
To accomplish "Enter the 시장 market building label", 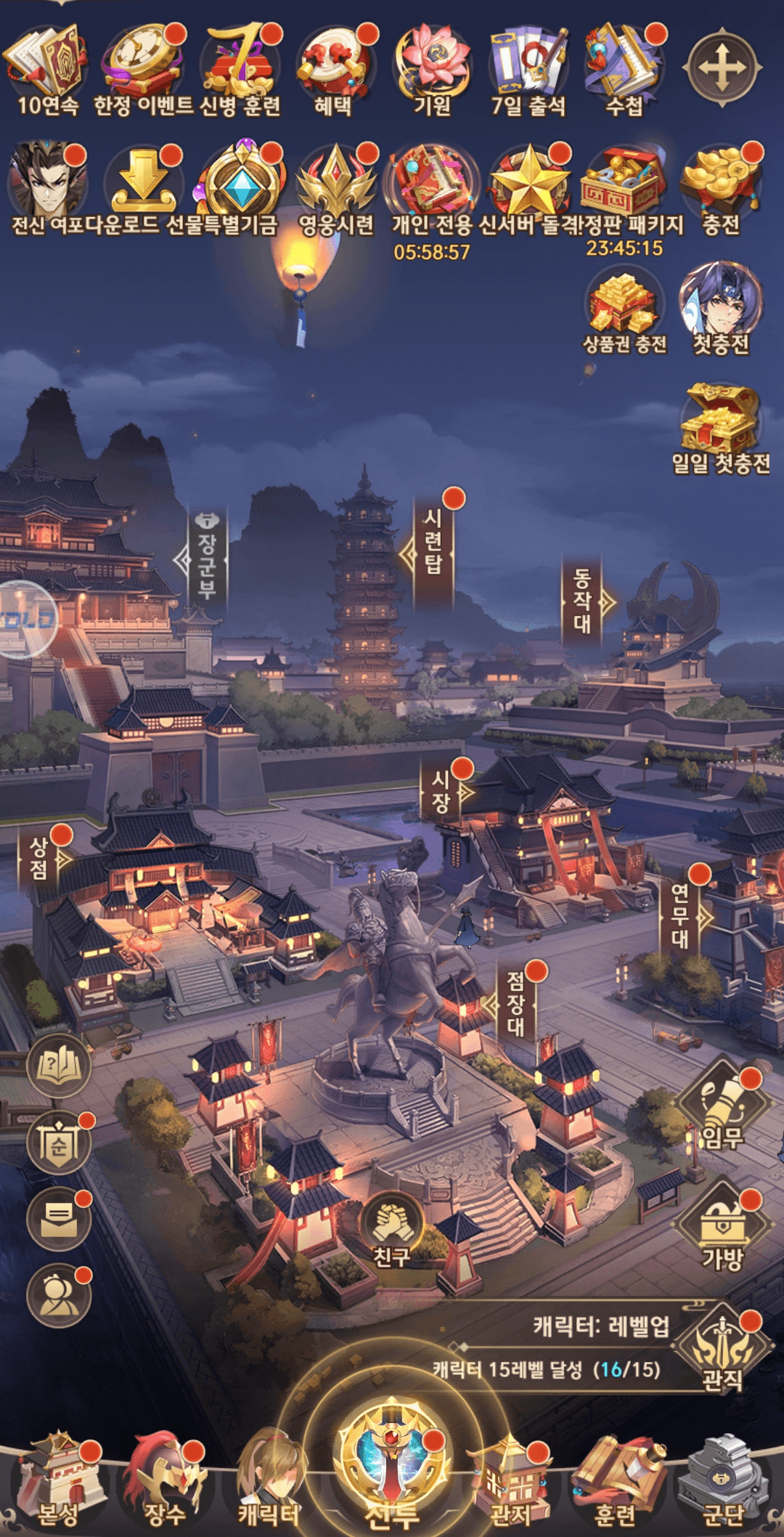I will click(441, 792).
